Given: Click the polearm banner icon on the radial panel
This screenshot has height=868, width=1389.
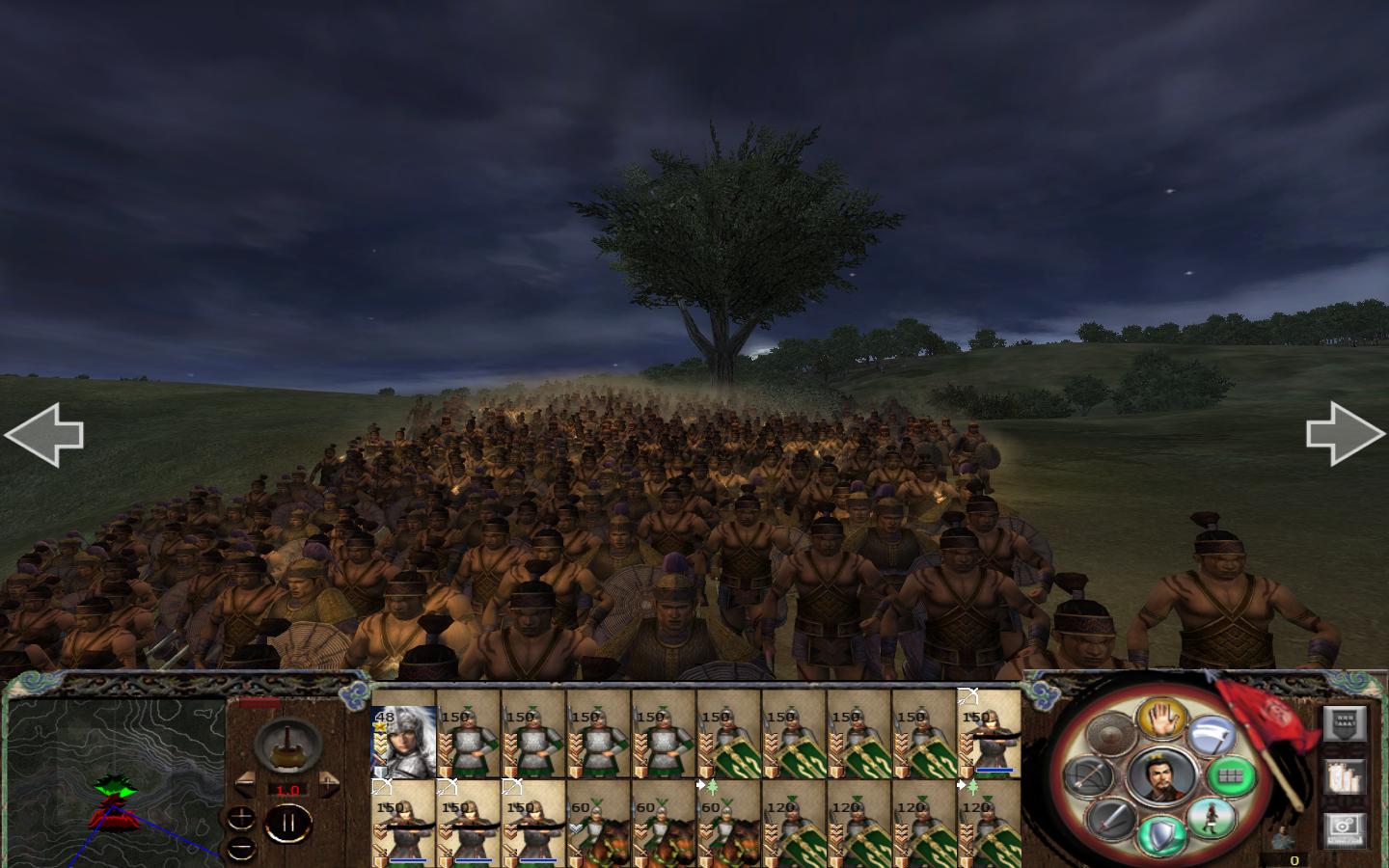Looking at the screenshot, I should 1211,733.
